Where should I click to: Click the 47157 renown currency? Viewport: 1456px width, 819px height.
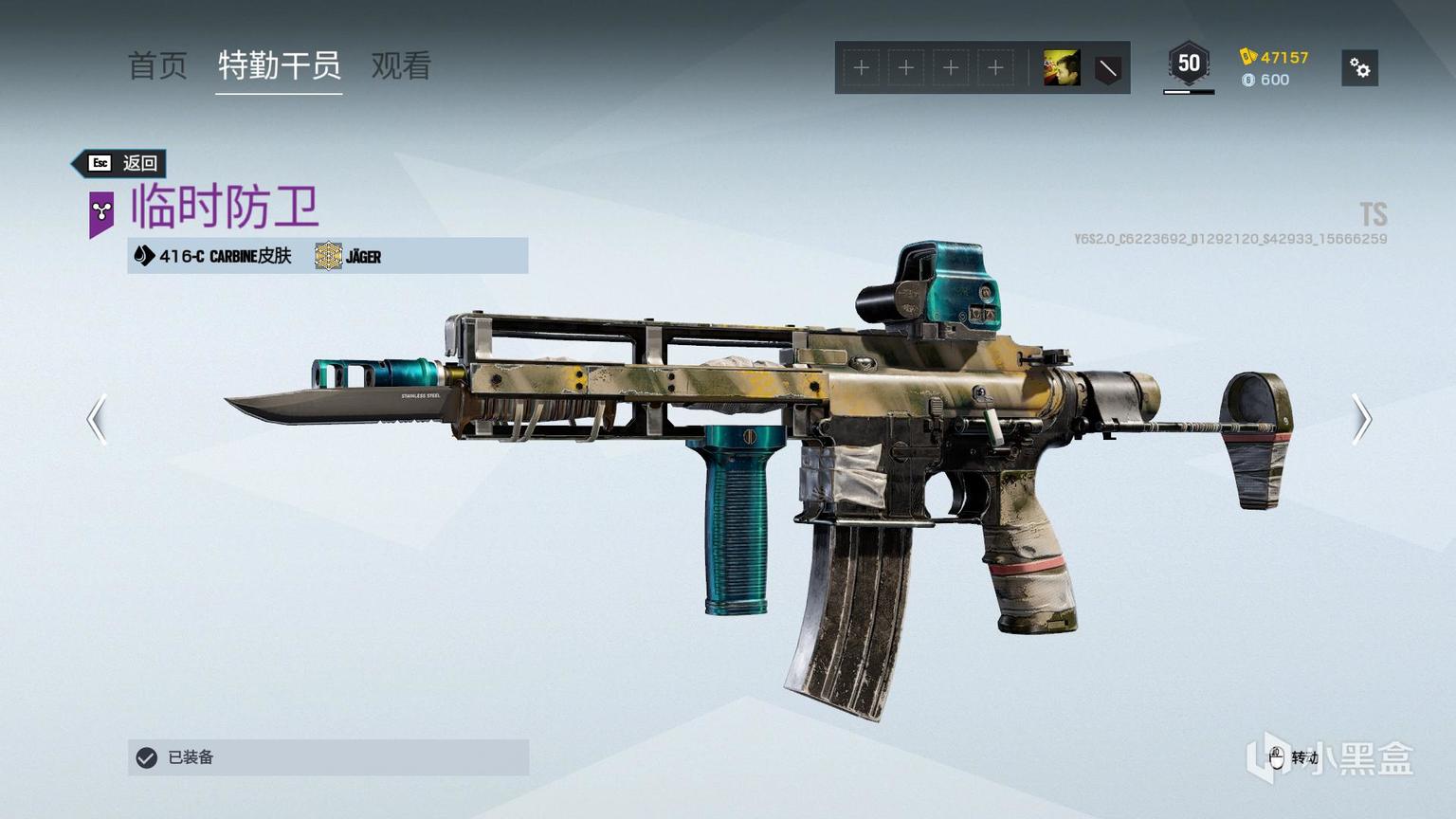(1275, 57)
